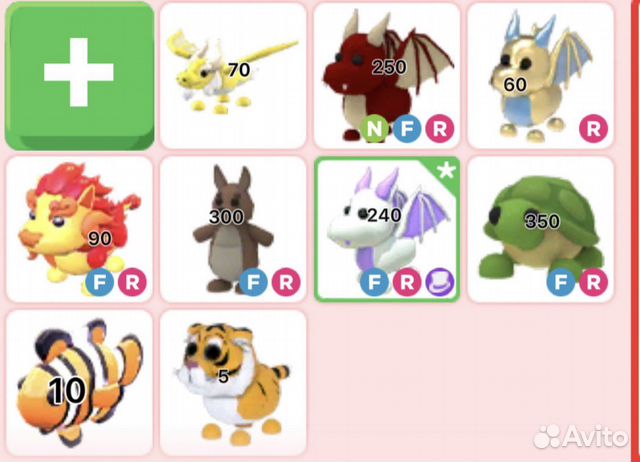Choose the red dragon pet slot
This screenshot has width=640, height=462.
[x=387, y=75]
